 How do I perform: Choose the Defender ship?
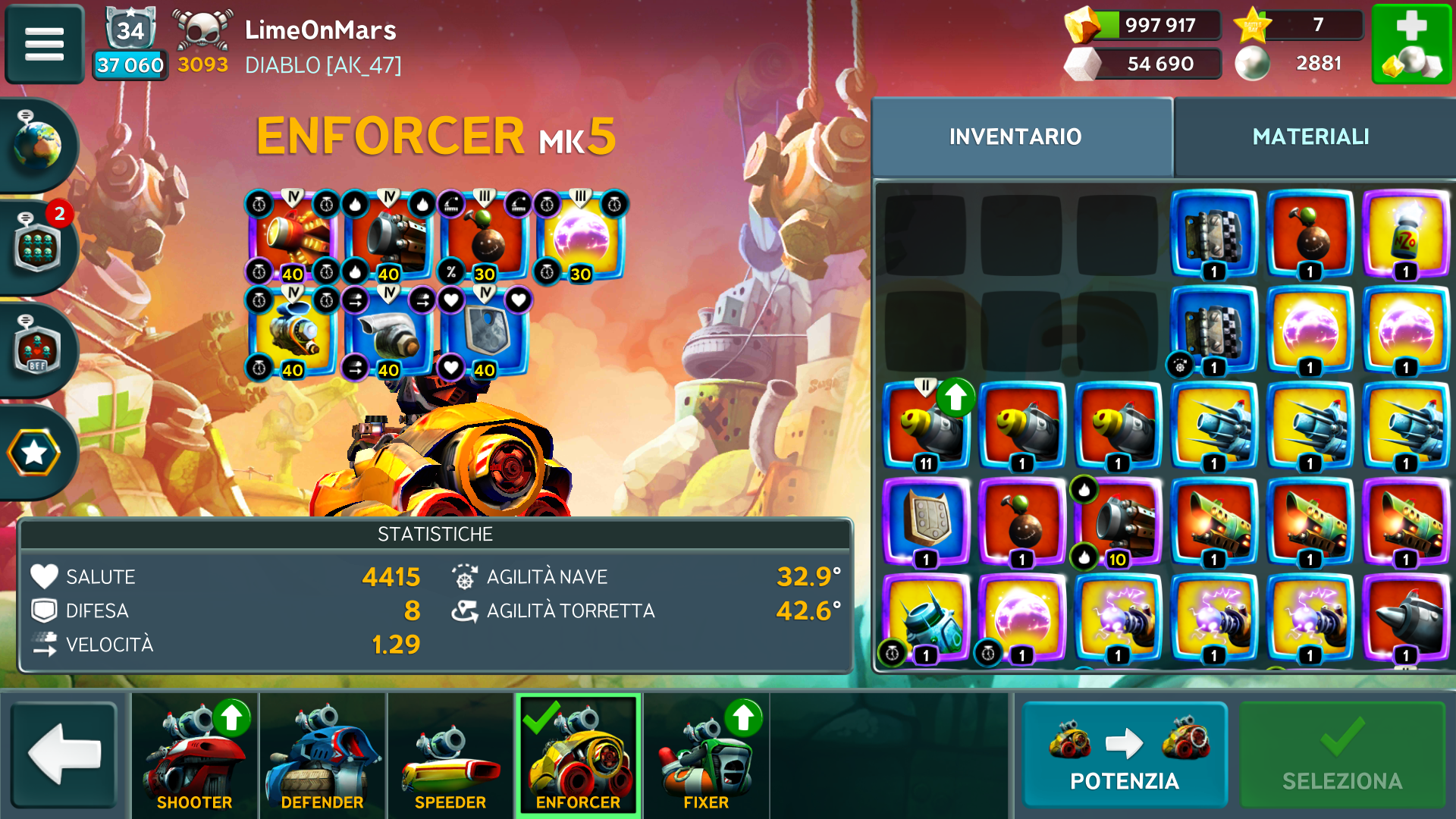(322, 755)
